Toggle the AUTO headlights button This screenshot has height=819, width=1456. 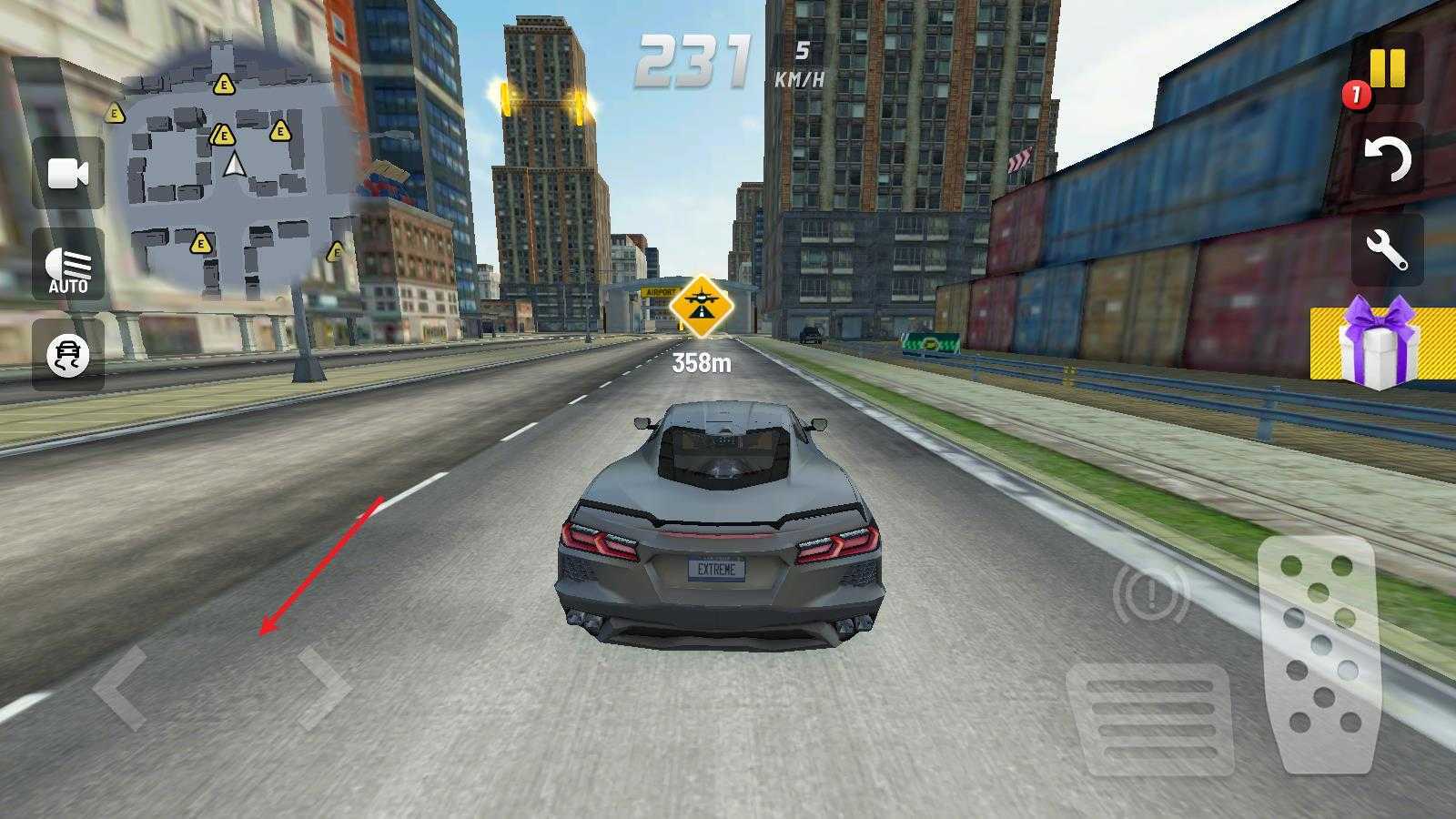tap(68, 266)
